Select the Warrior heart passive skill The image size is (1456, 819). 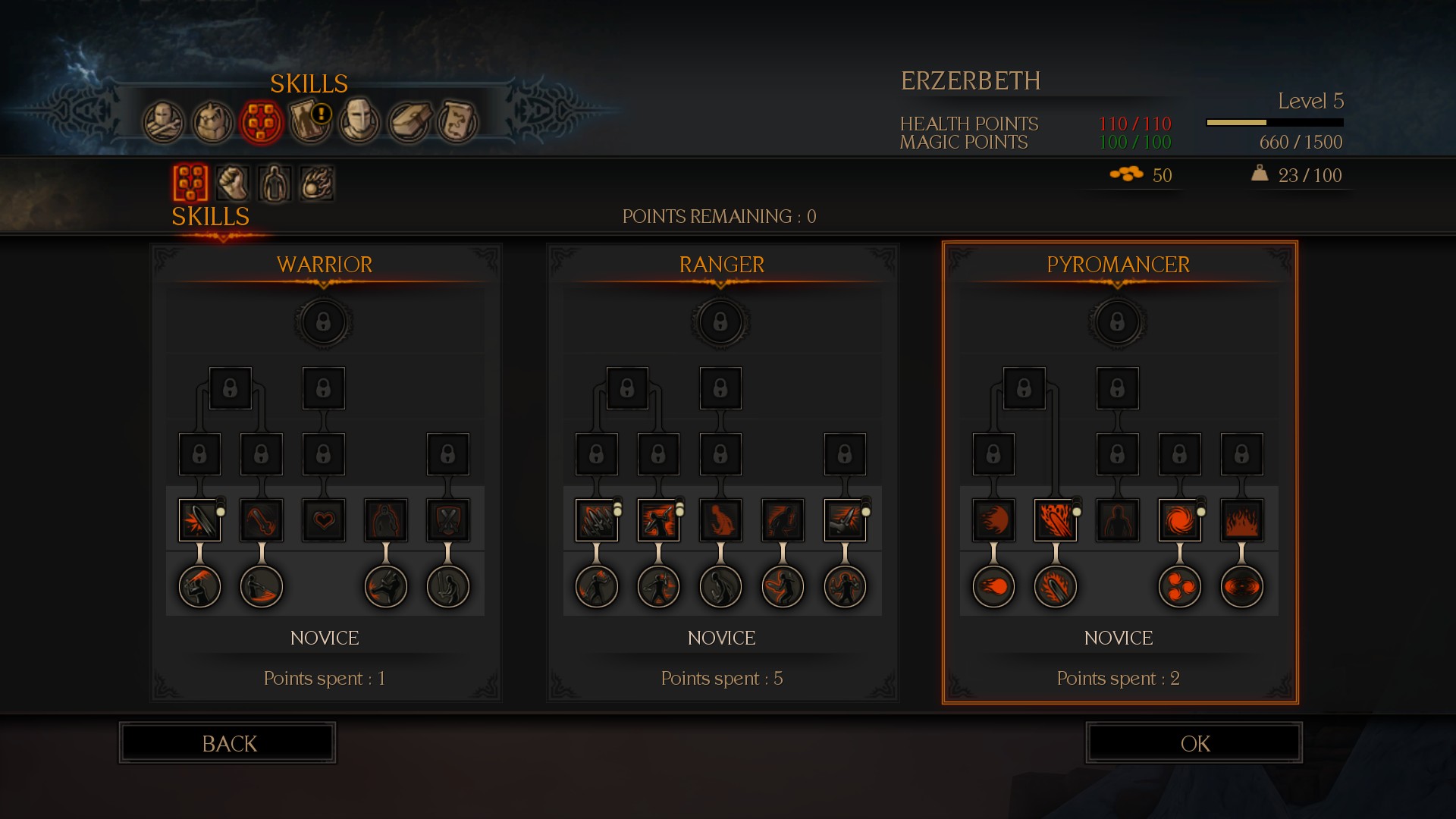point(324,520)
